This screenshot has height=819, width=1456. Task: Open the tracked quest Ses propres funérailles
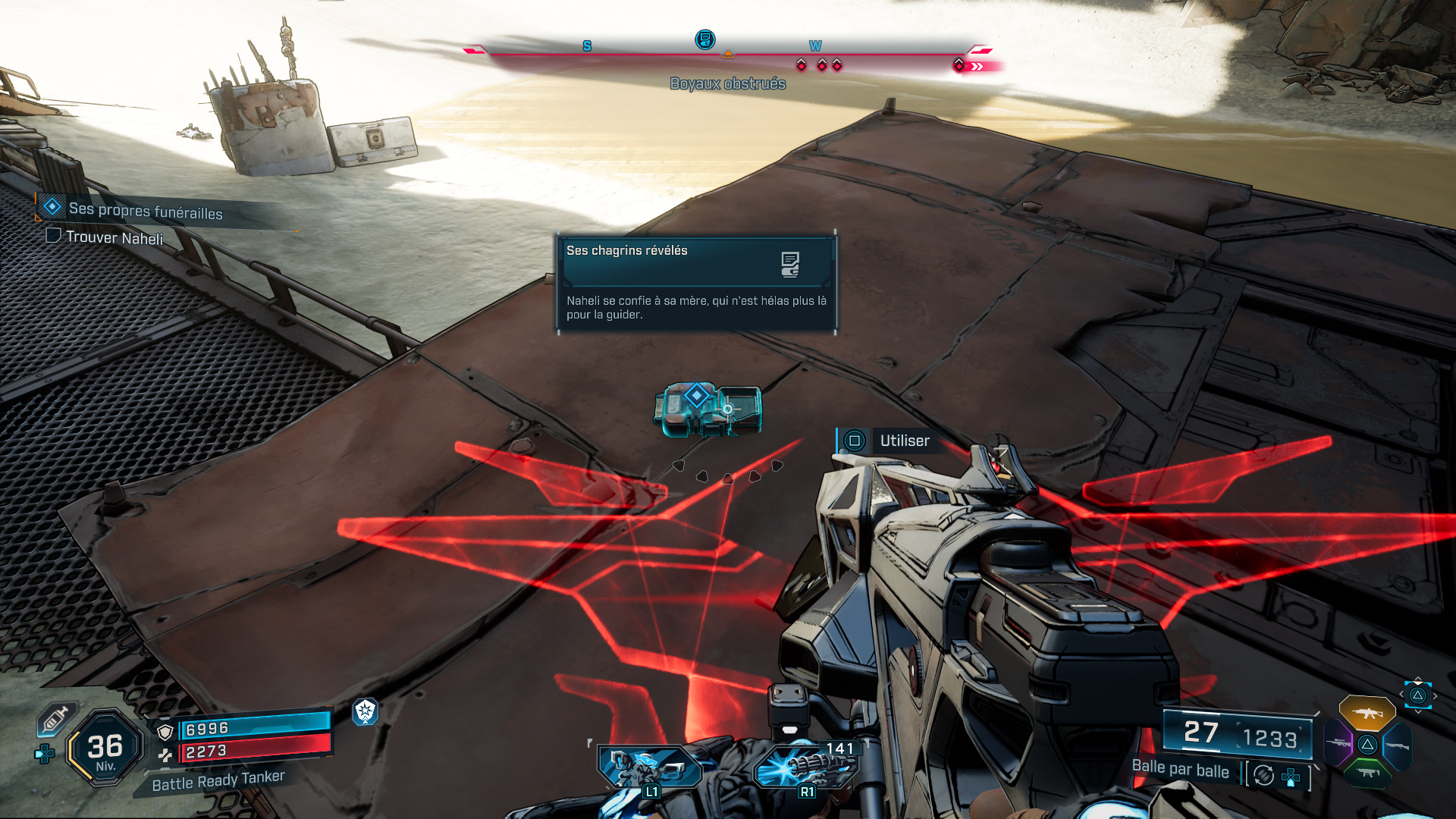pos(145,211)
